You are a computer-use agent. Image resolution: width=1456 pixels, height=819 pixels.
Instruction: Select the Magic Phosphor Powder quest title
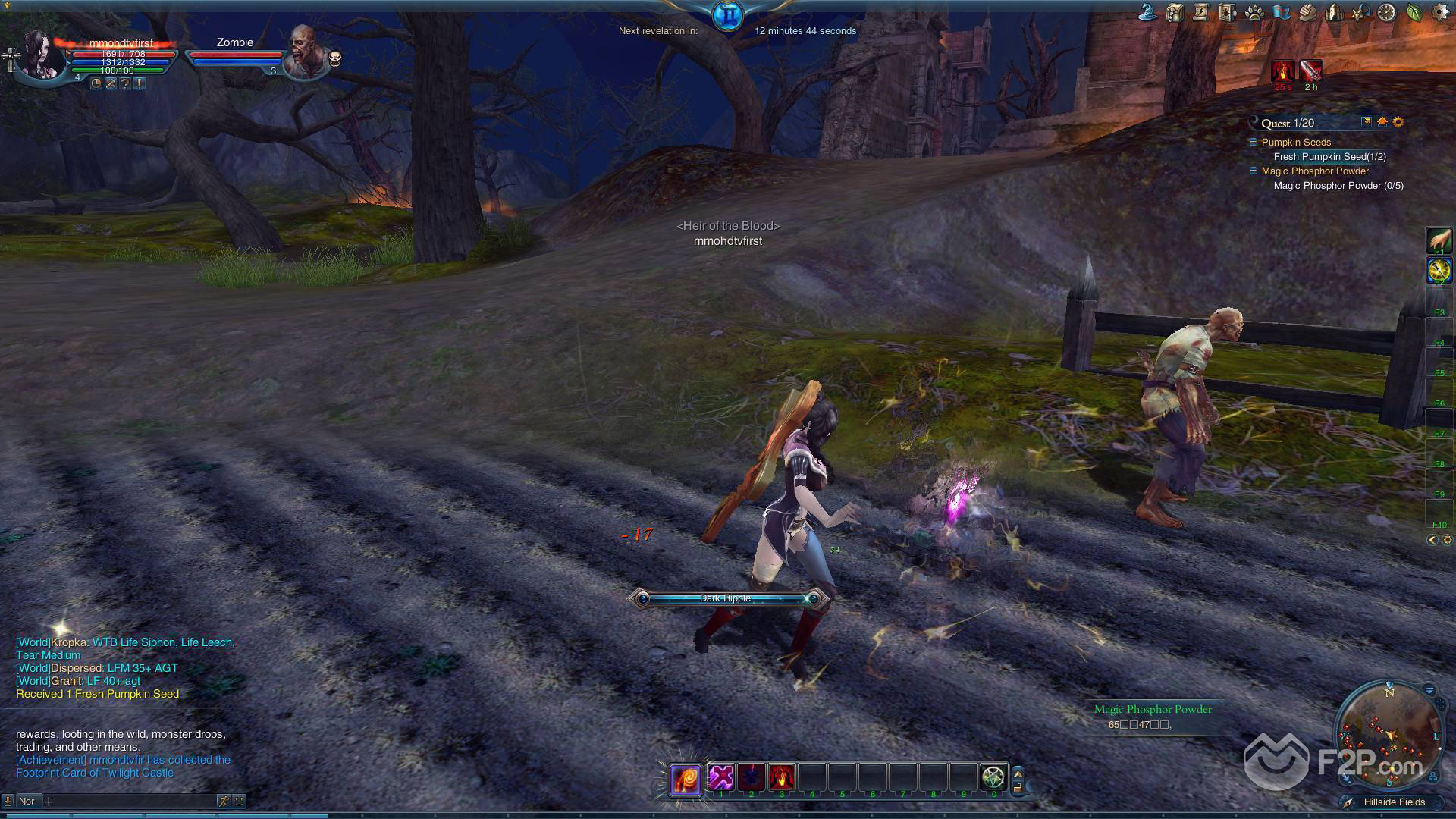point(1315,171)
